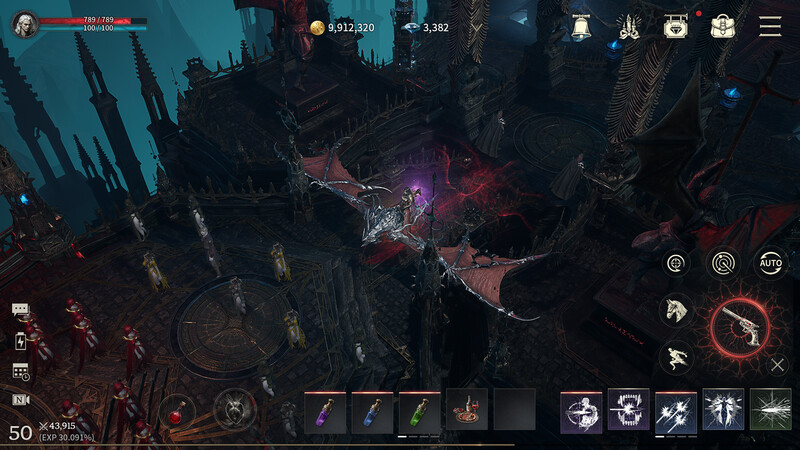Open the chat speech bubble icon
This screenshot has height=450, width=800.
pyautogui.click(x=21, y=311)
